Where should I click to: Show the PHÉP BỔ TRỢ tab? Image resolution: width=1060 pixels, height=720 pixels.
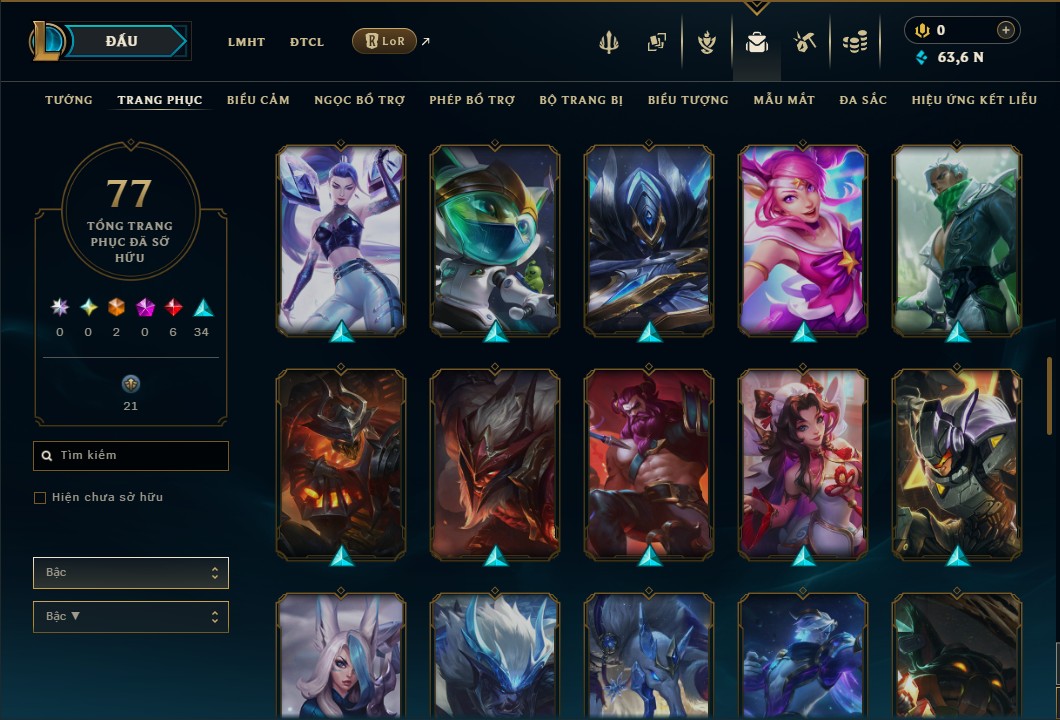(x=472, y=100)
